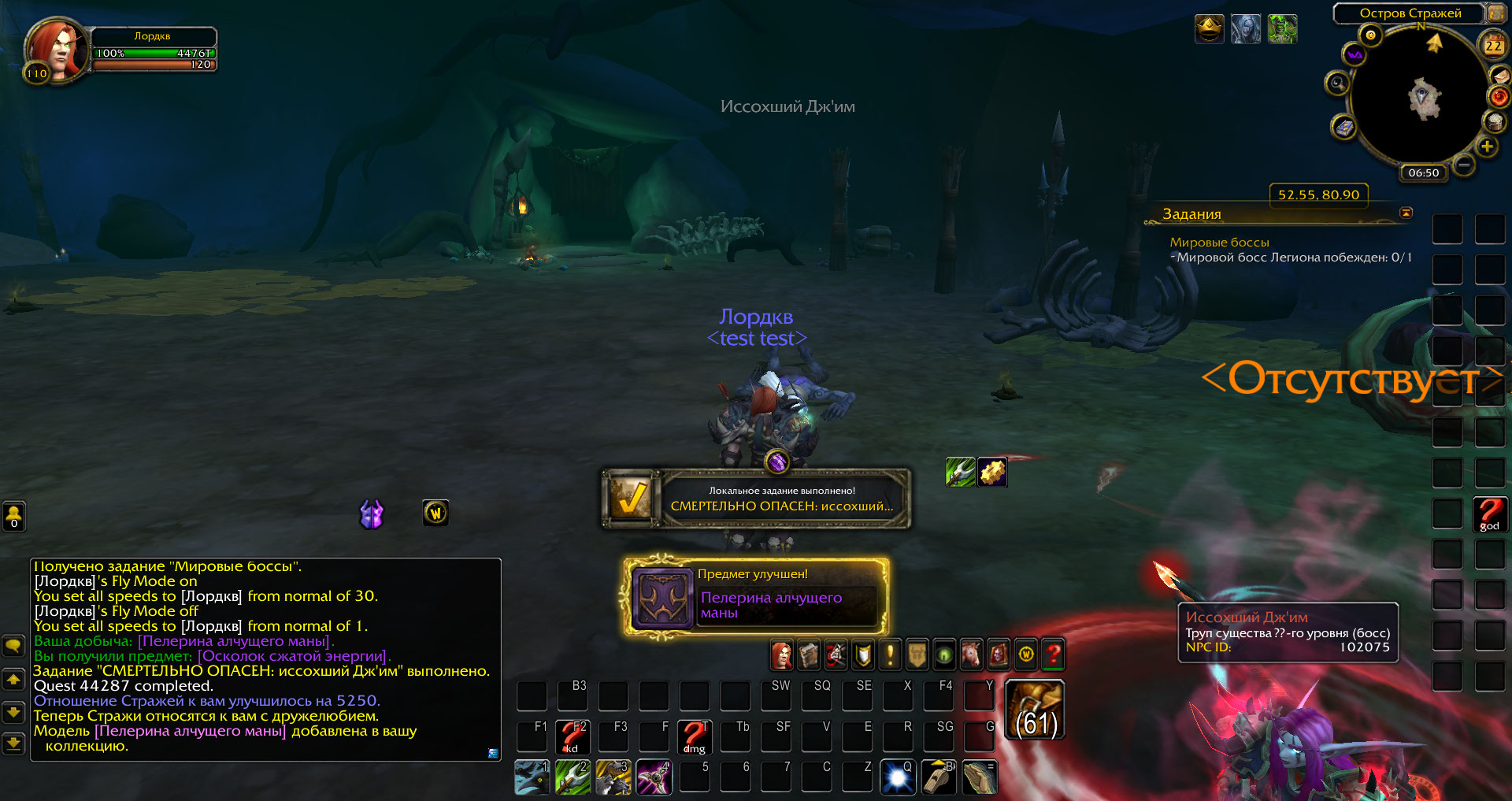Activate the bright flash ability on Q

[898, 778]
